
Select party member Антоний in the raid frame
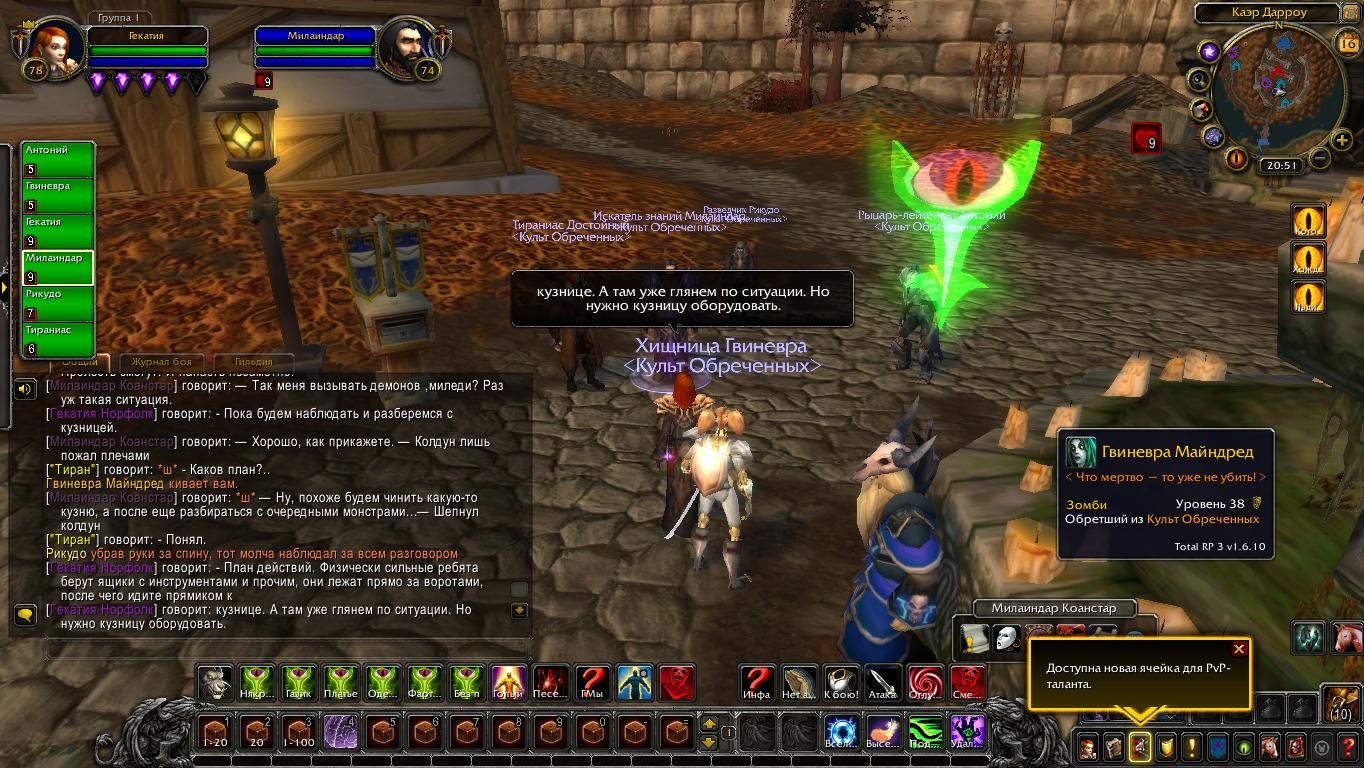(x=58, y=160)
